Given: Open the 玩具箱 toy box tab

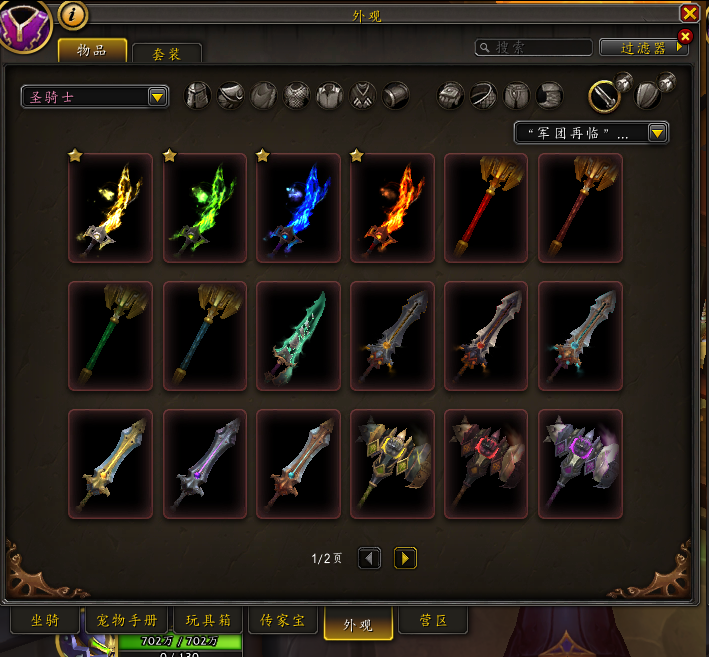Looking at the screenshot, I should (x=209, y=621).
